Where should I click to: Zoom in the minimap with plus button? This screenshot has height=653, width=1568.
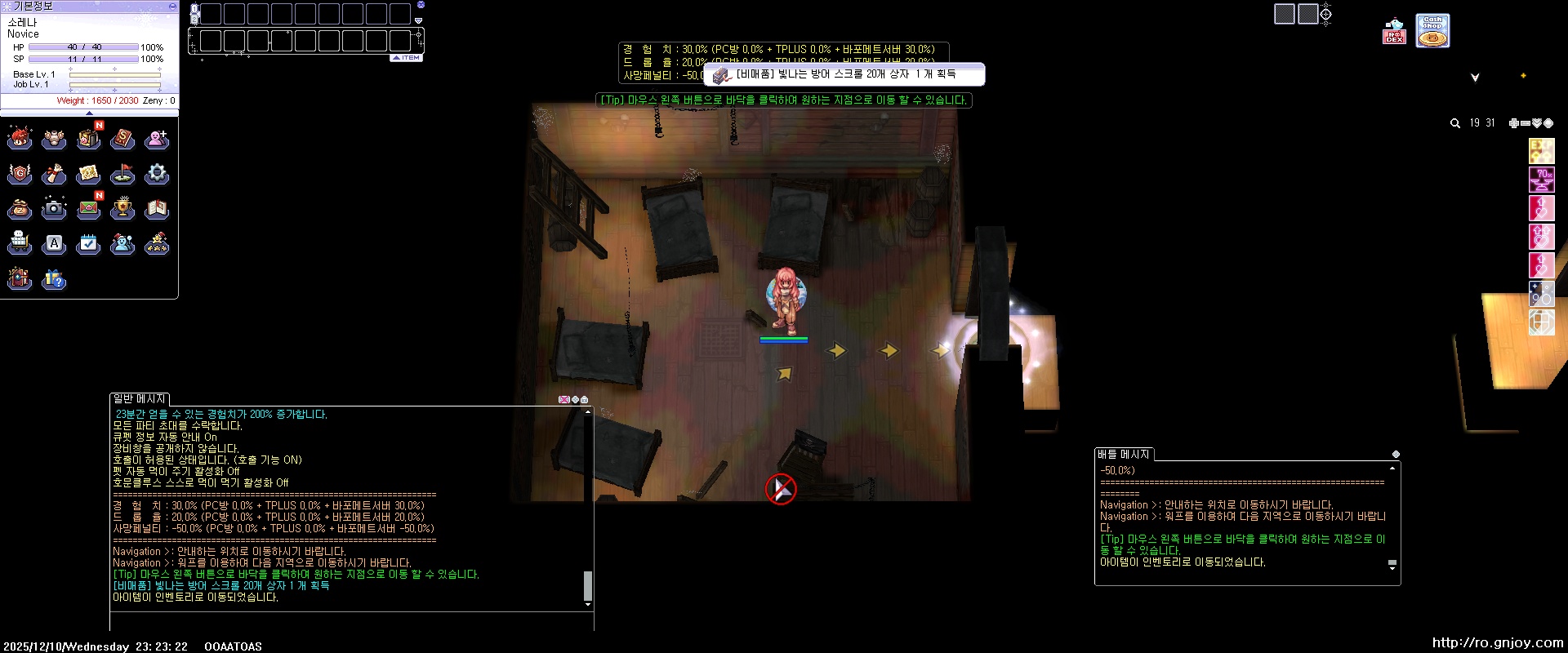1513,123
